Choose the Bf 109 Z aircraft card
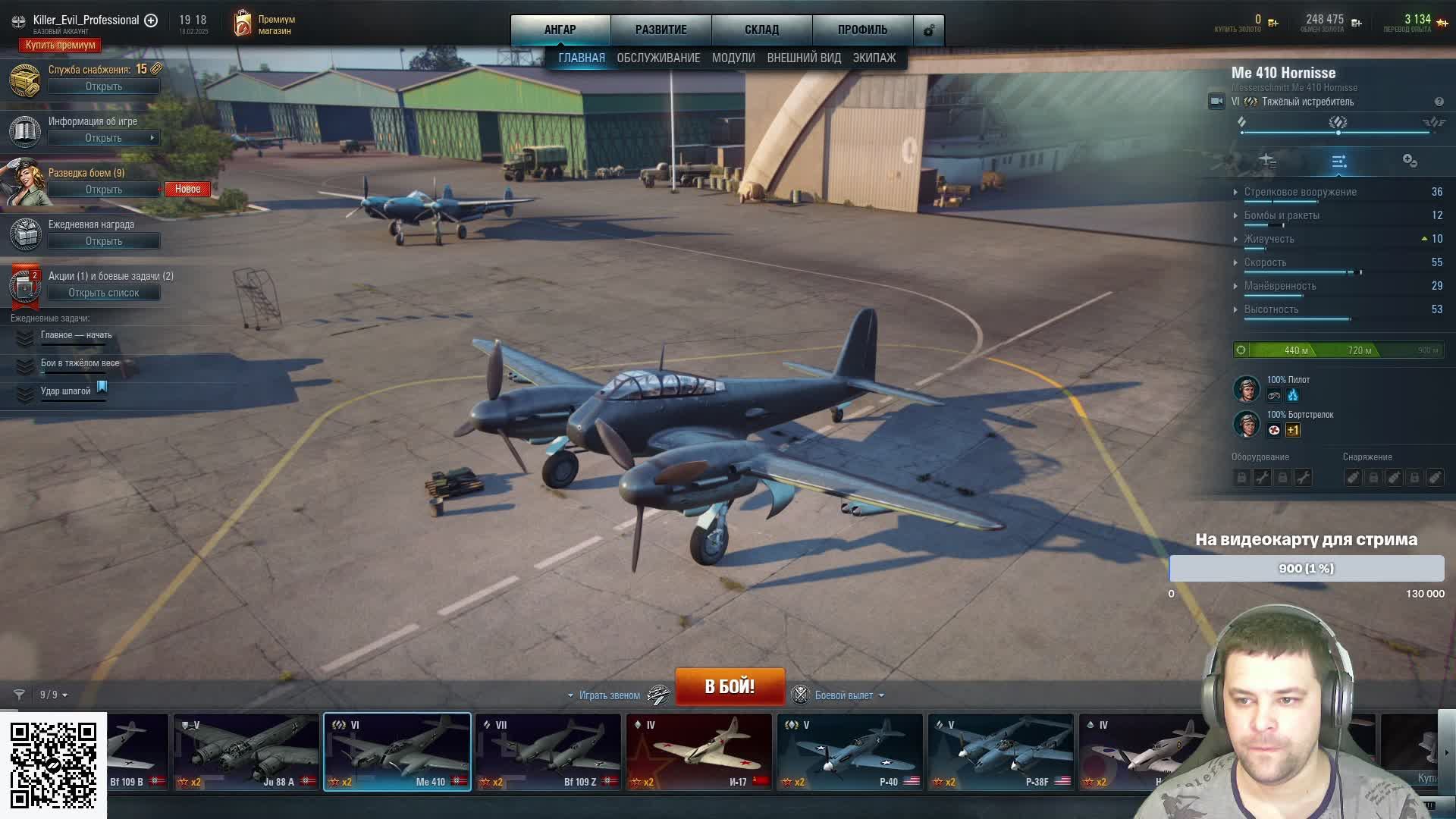Screen dimensions: 1456x819 click(x=548, y=752)
